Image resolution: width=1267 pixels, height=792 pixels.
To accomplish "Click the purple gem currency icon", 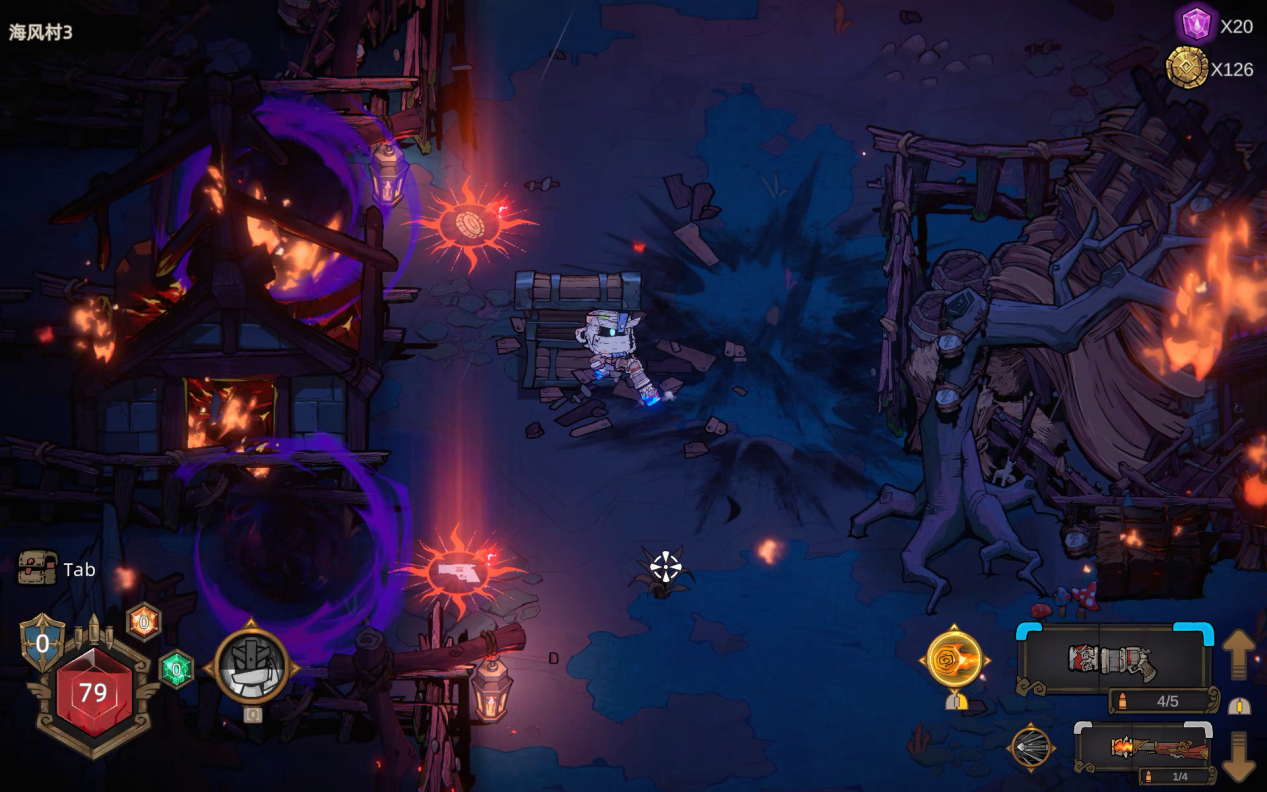I will click(x=1195, y=24).
